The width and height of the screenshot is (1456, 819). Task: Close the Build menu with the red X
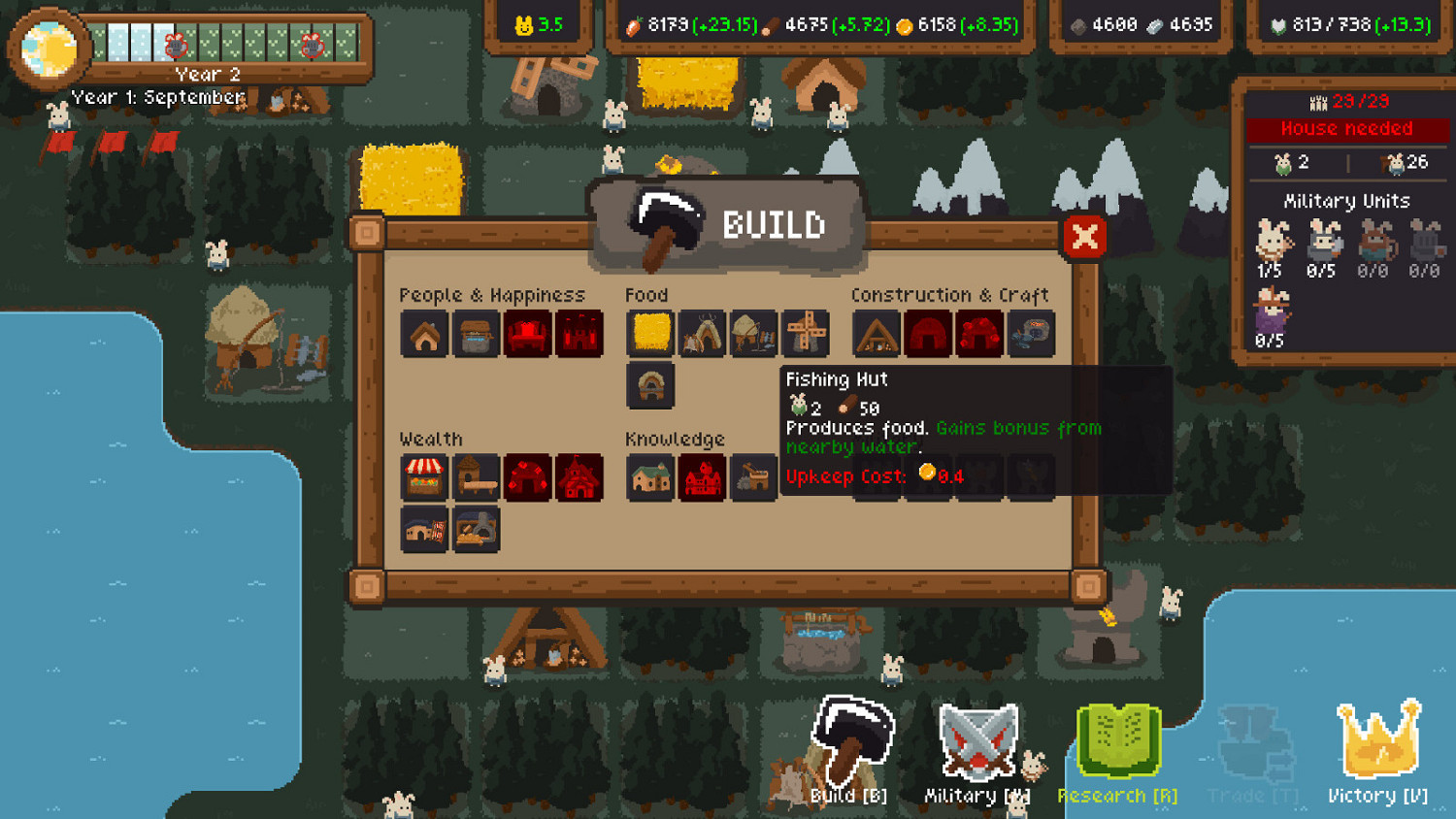pyautogui.click(x=1084, y=236)
